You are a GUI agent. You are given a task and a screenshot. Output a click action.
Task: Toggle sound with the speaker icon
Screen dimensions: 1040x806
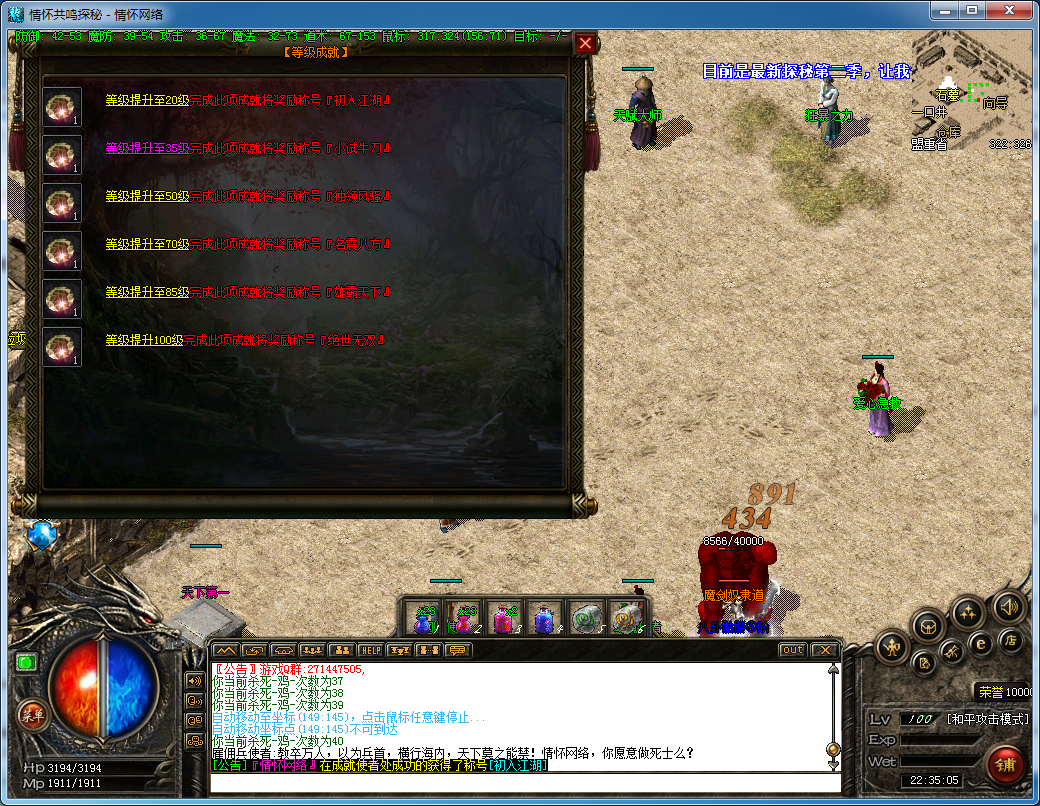pyautogui.click(x=1009, y=606)
